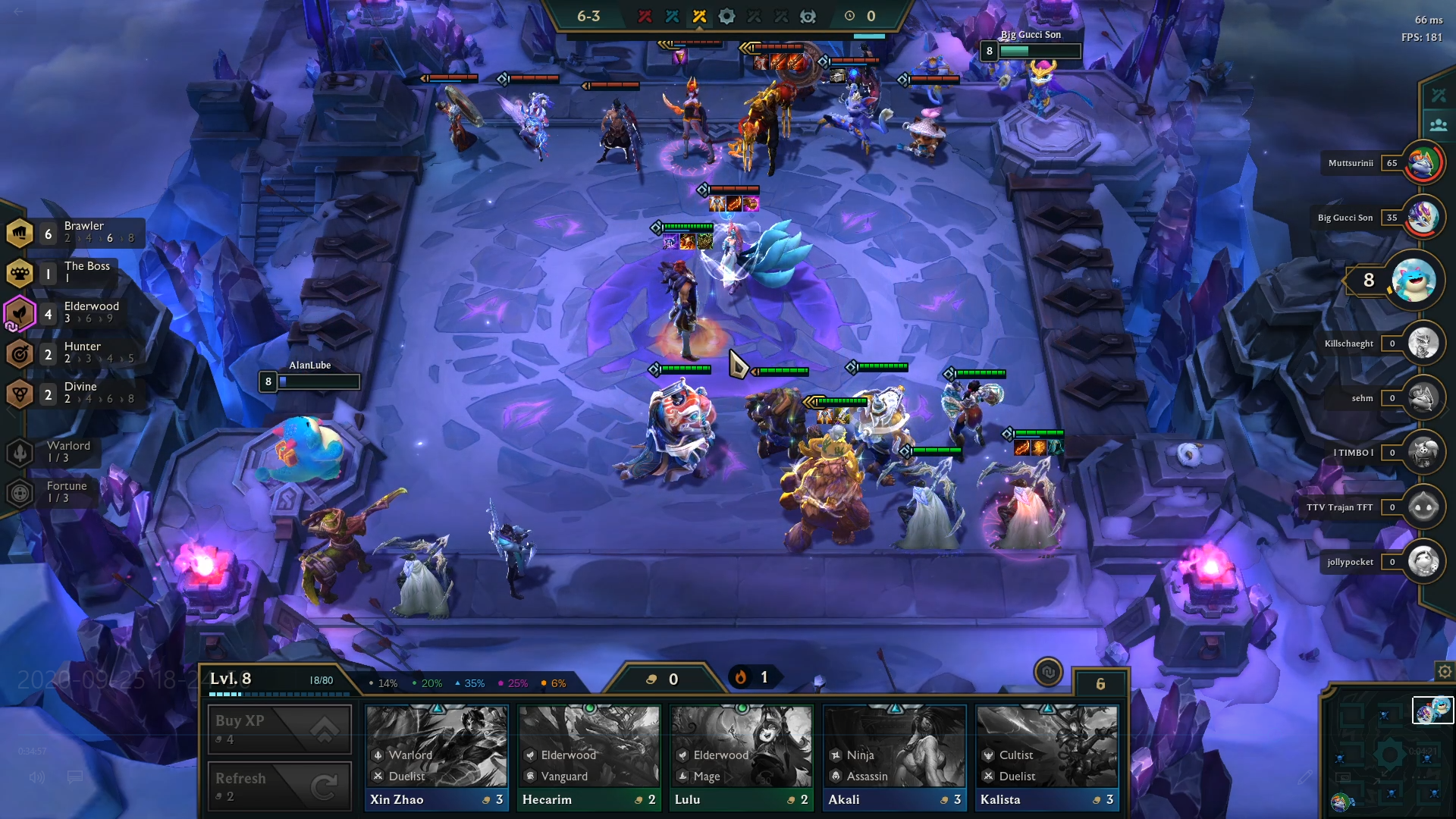Click the gold coin counter icon
Screen dimensions: 1456x819
pyautogui.click(x=651, y=678)
